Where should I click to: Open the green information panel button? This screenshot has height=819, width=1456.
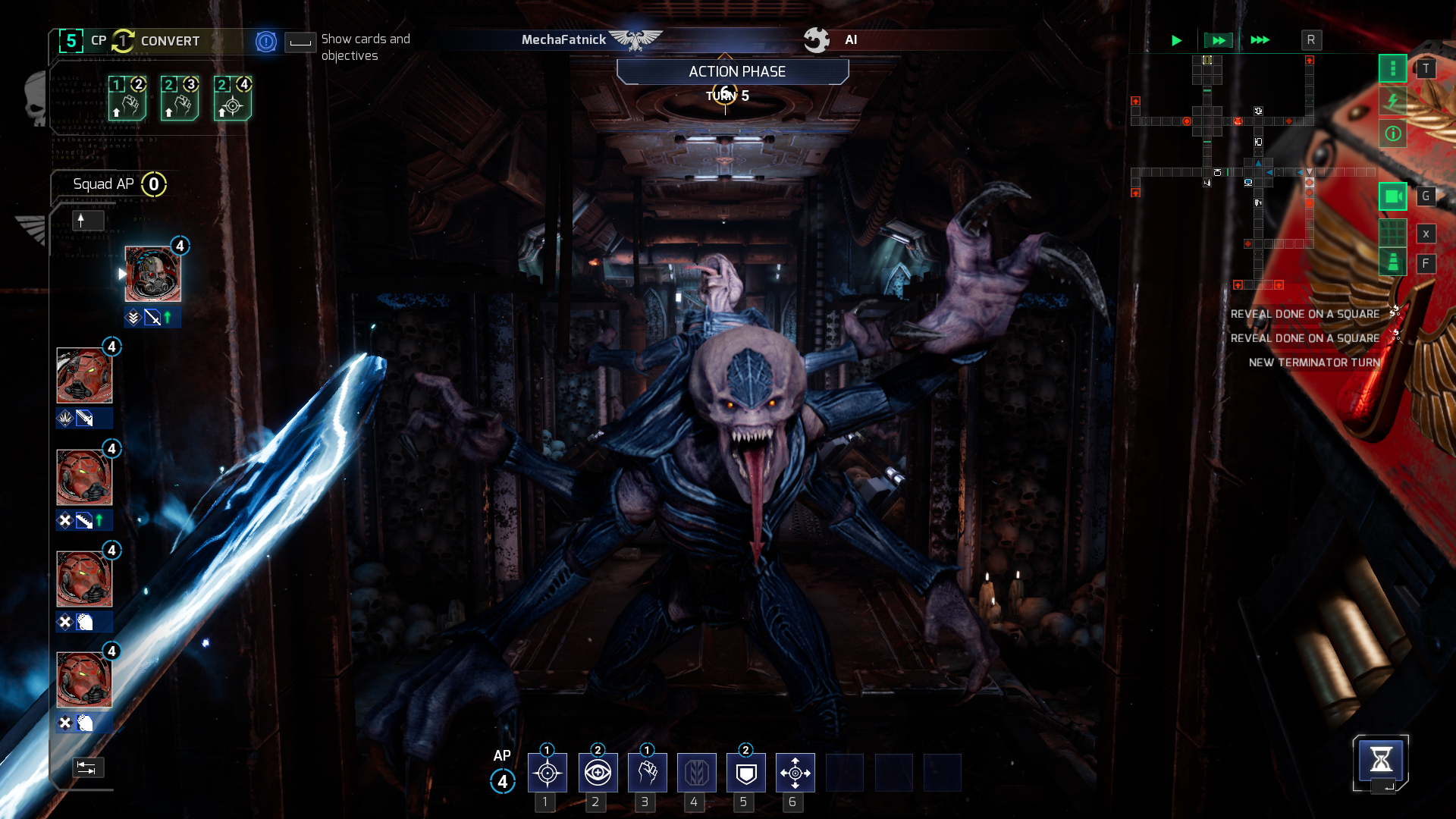pyautogui.click(x=1392, y=134)
